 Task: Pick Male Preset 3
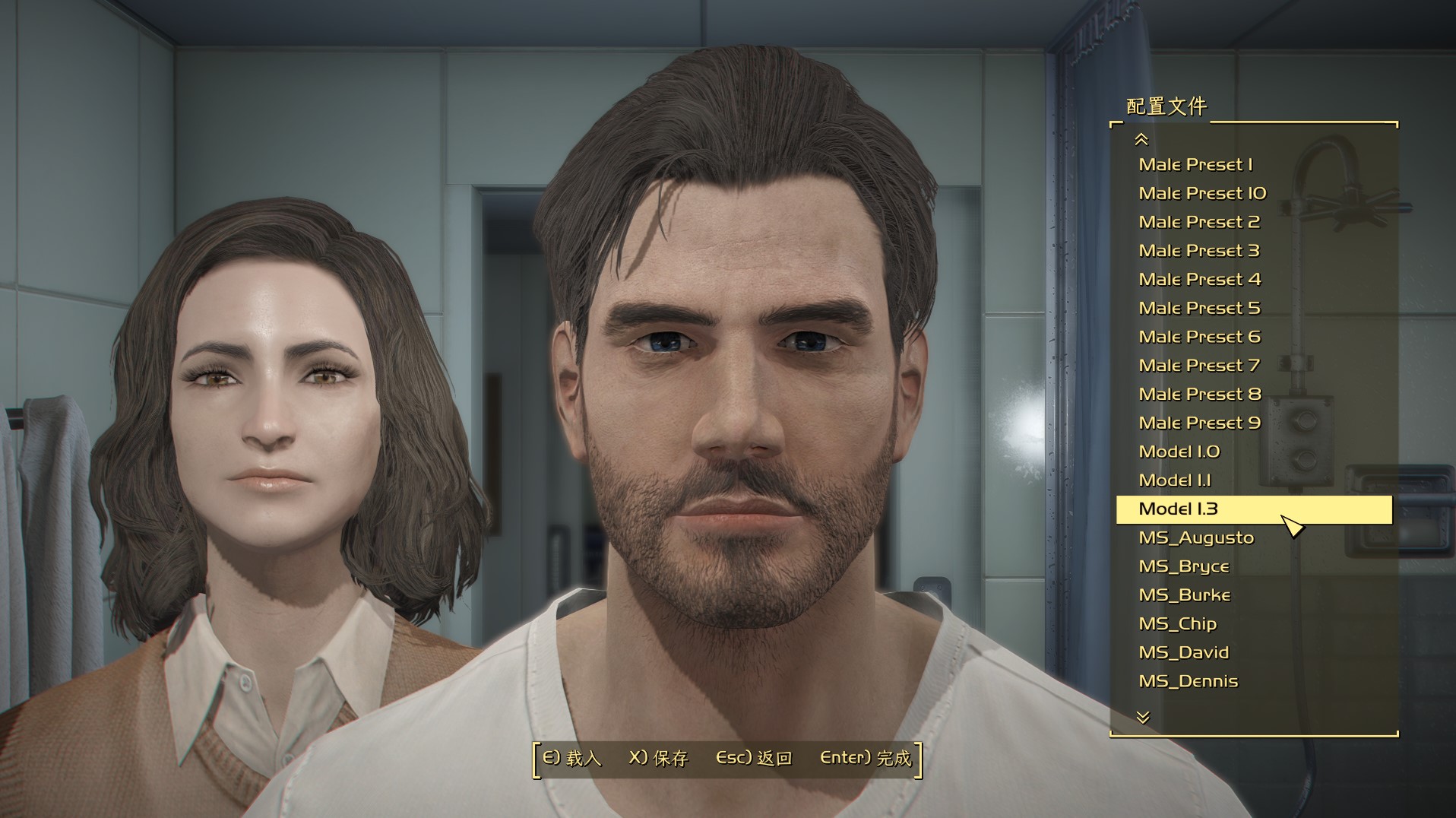pos(1199,251)
